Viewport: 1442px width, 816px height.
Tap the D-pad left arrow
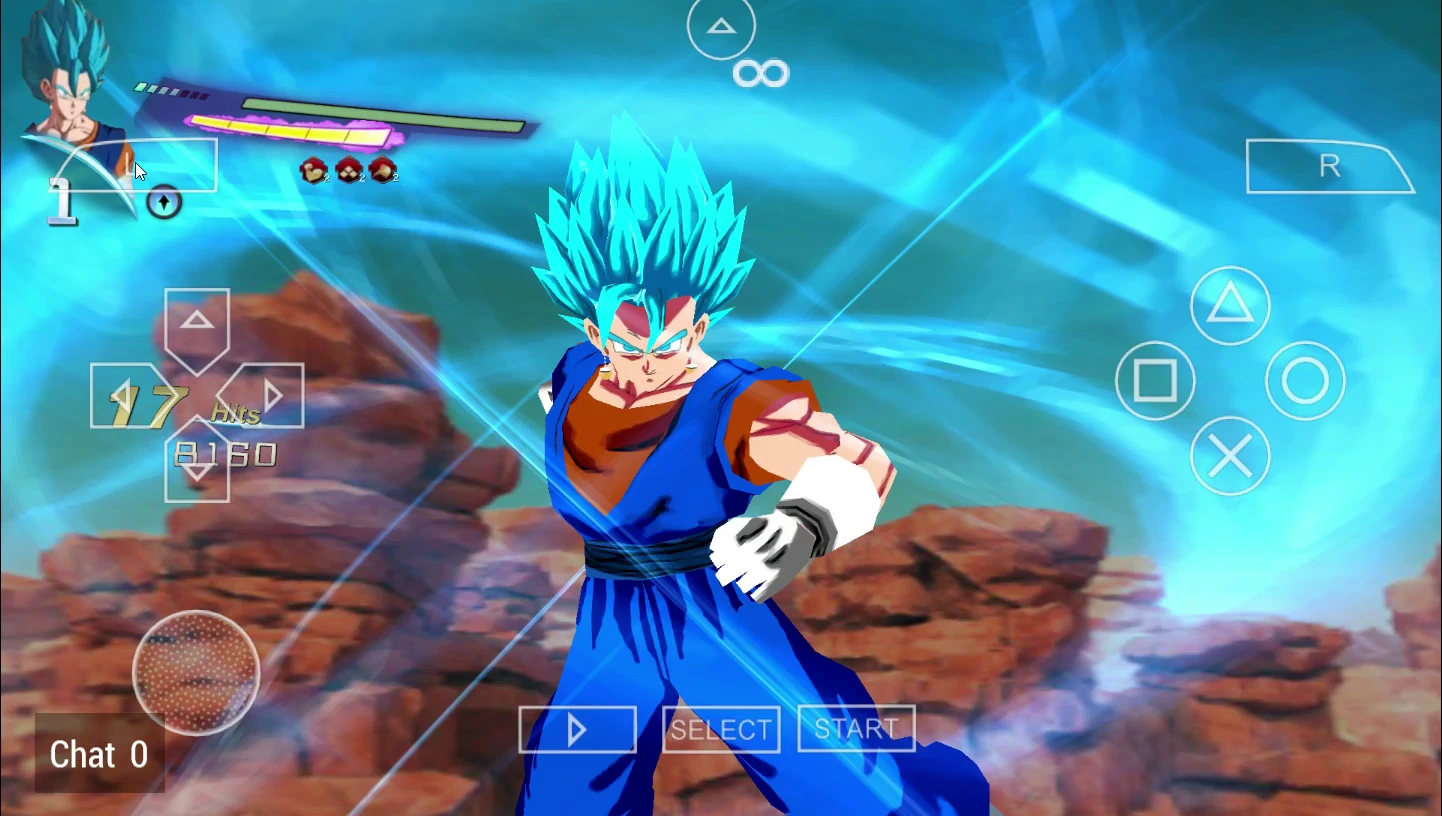121,397
